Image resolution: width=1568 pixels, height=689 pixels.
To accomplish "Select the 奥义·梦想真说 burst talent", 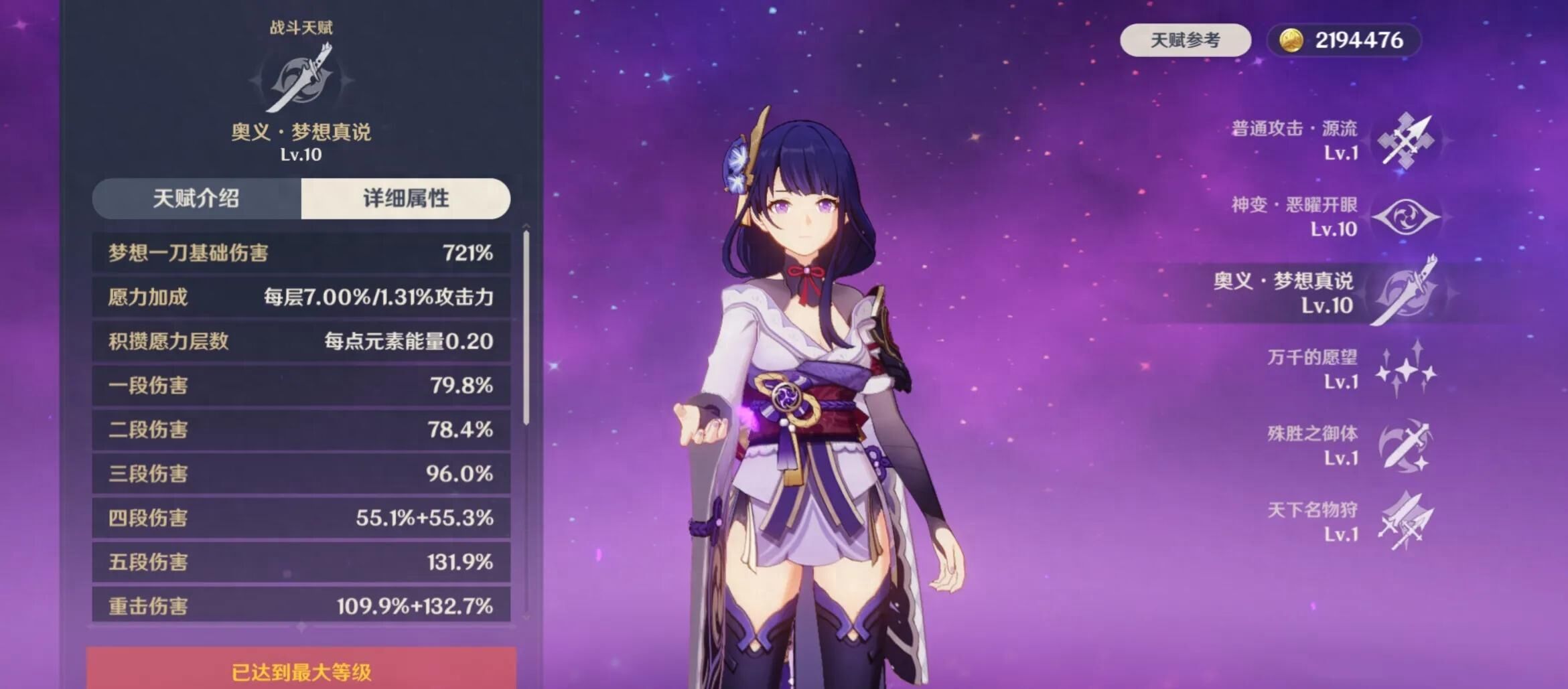I will [1405, 293].
